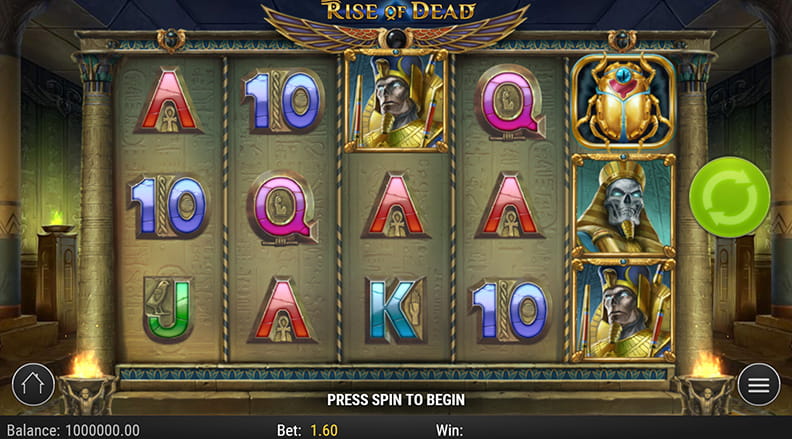
Task: Spin the reels with the green button
Action: pyautogui.click(x=730, y=197)
